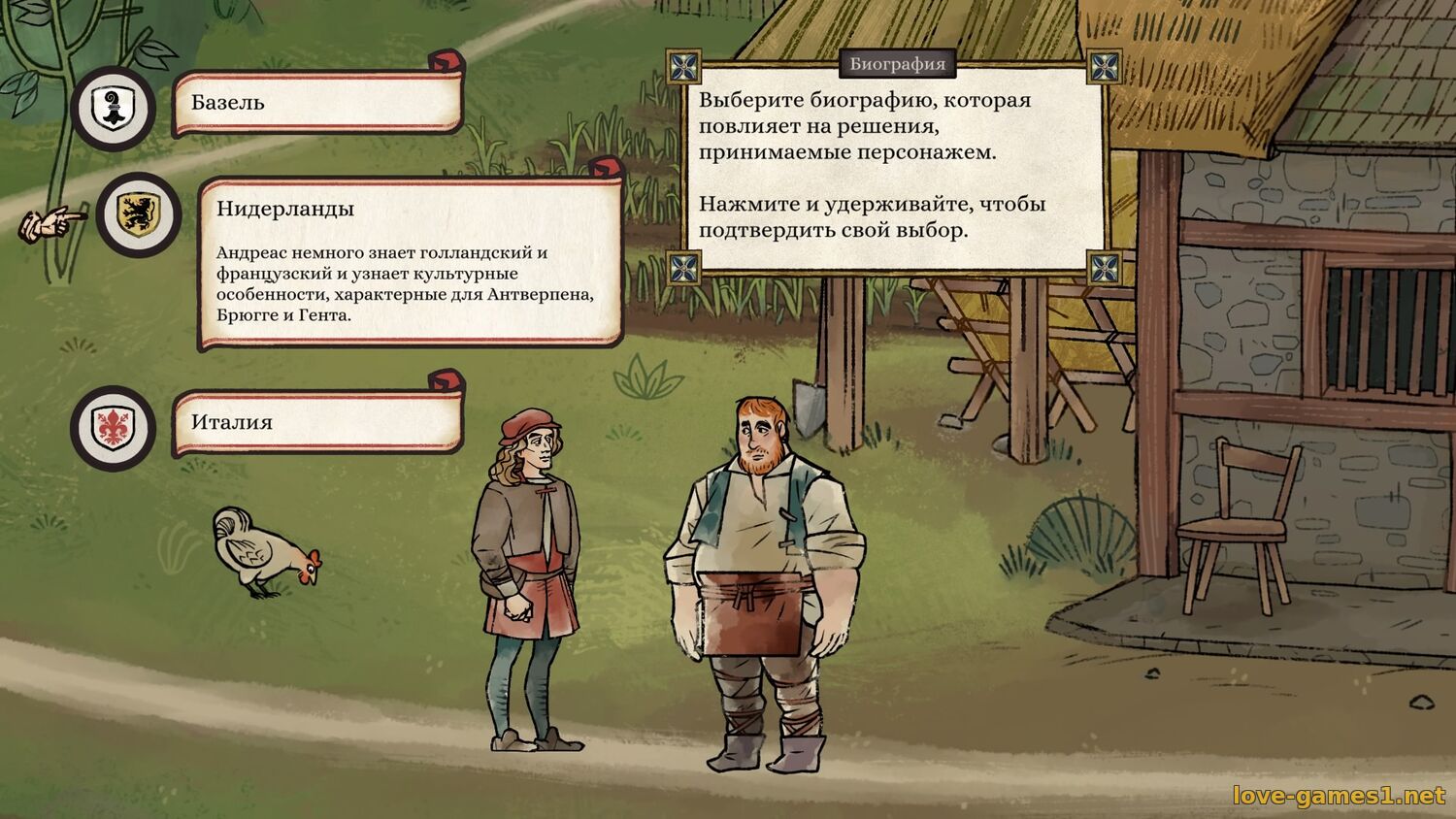This screenshot has height=819, width=1456.
Task: Pick the Италия background option
Action: pos(316,423)
